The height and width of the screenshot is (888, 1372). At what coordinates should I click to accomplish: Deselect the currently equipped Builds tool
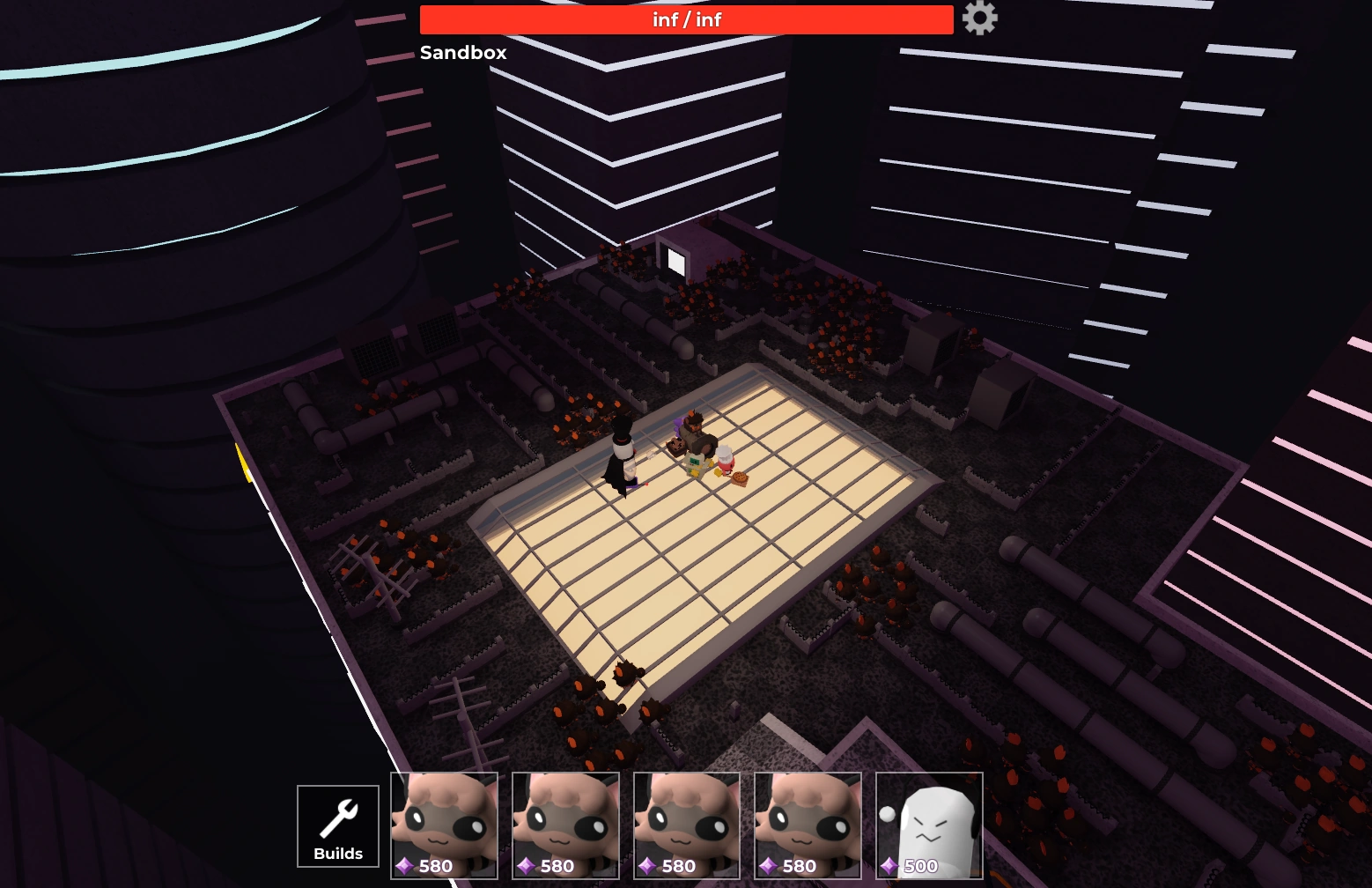click(337, 825)
